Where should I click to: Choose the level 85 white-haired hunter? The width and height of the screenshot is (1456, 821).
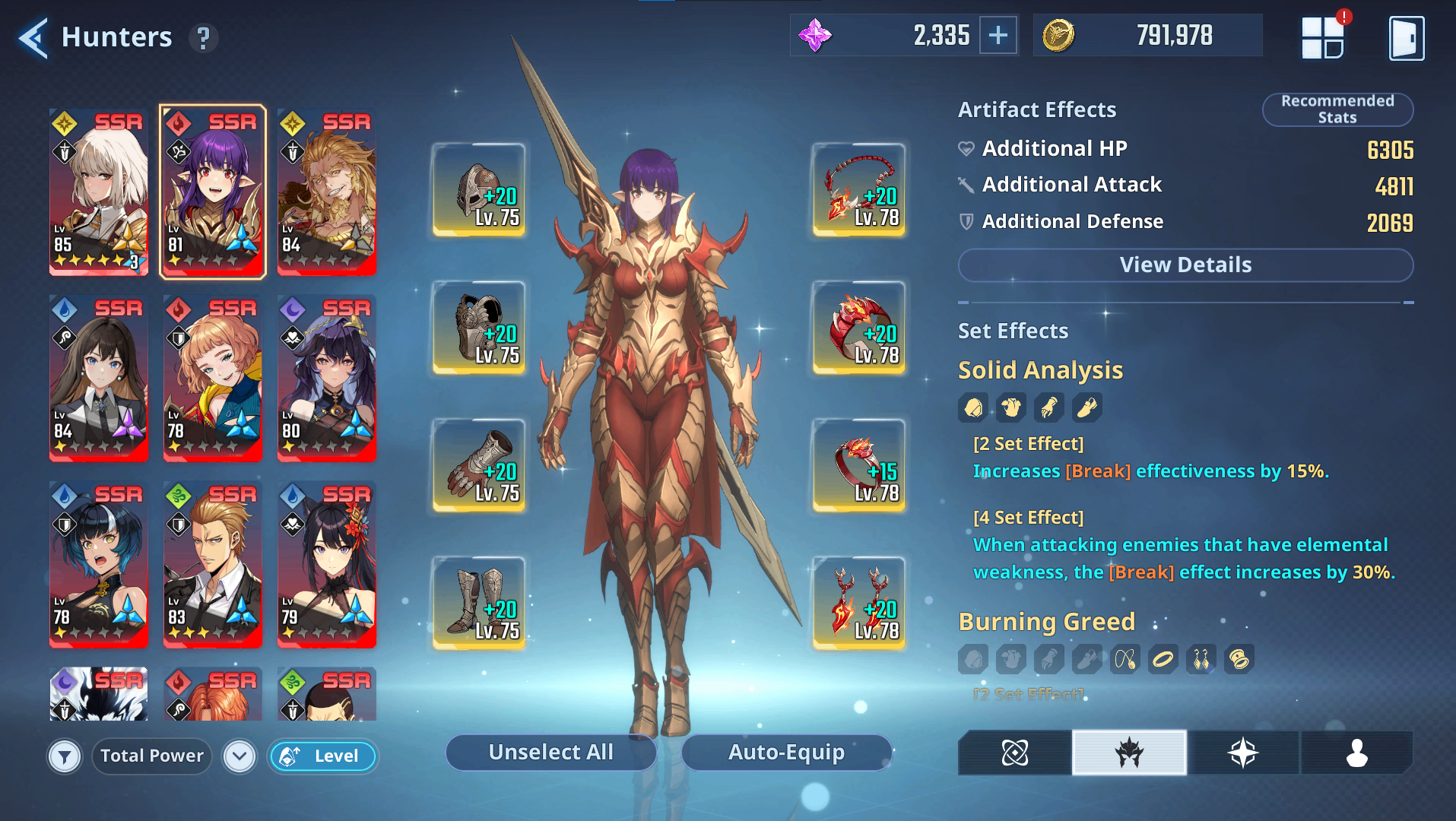(99, 192)
